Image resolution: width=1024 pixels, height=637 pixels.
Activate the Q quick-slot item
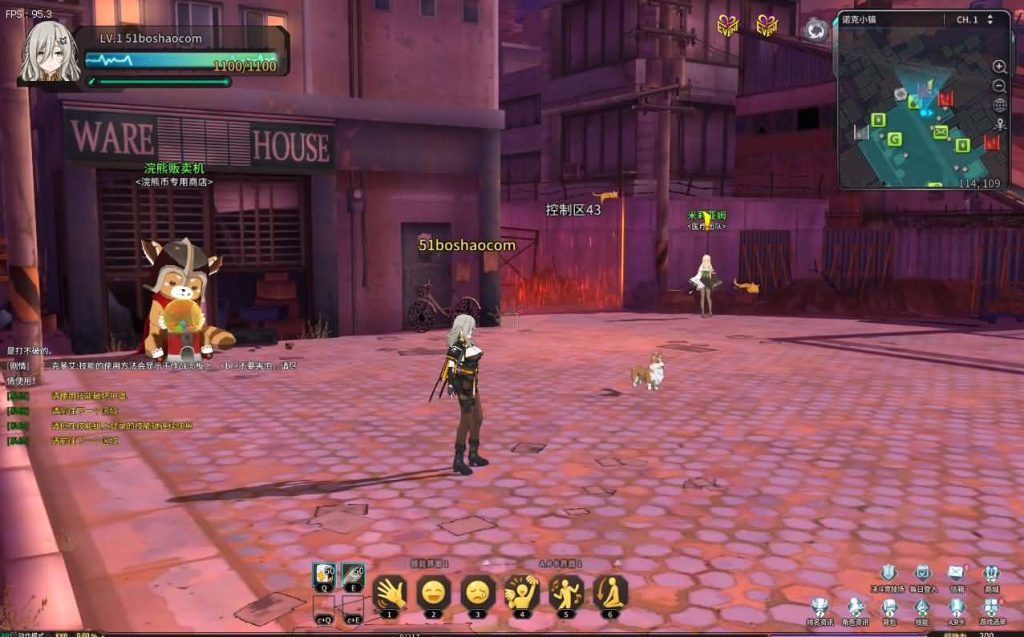point(324,576)
